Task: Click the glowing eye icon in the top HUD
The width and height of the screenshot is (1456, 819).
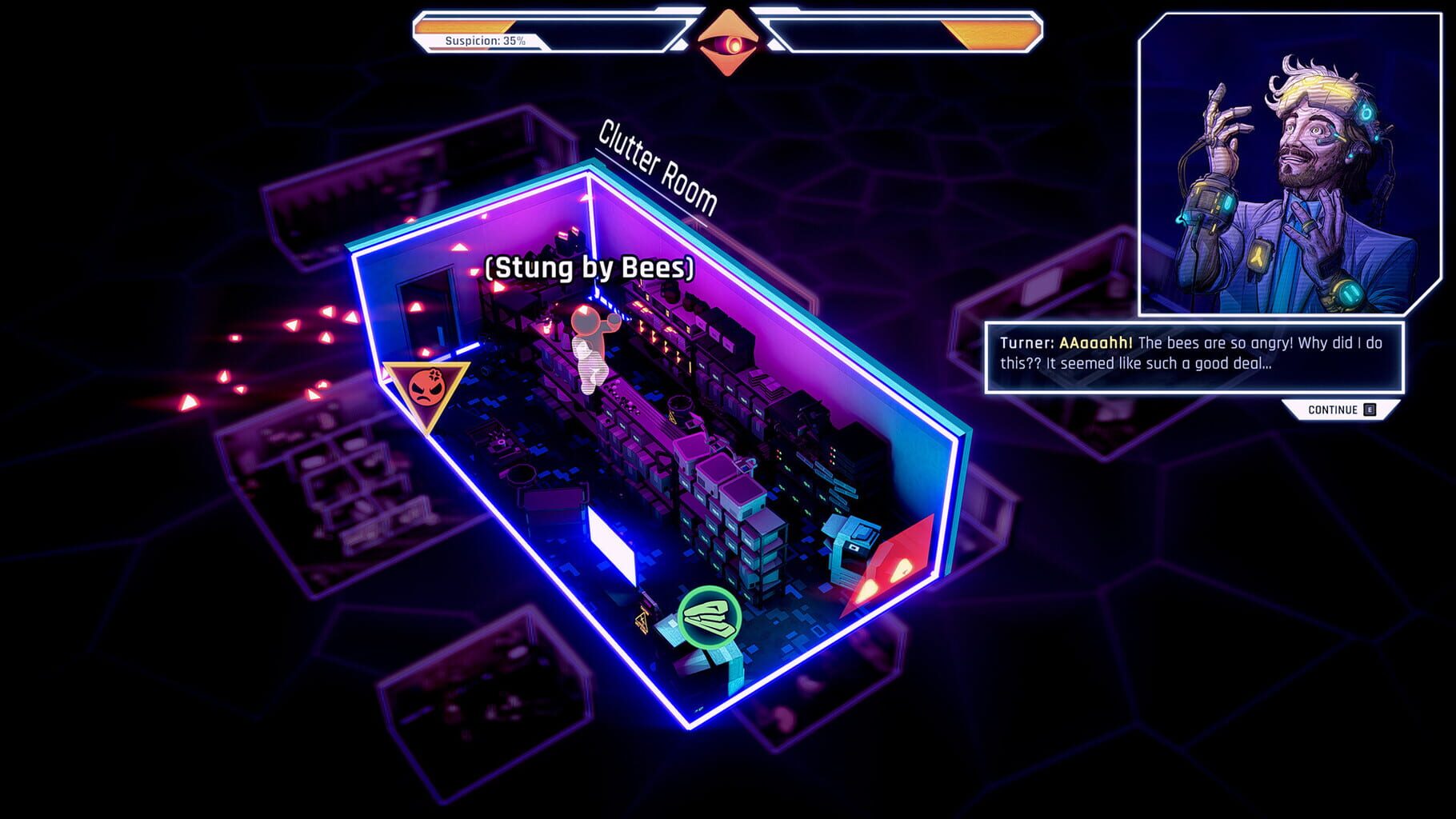Action: (726, 39)
